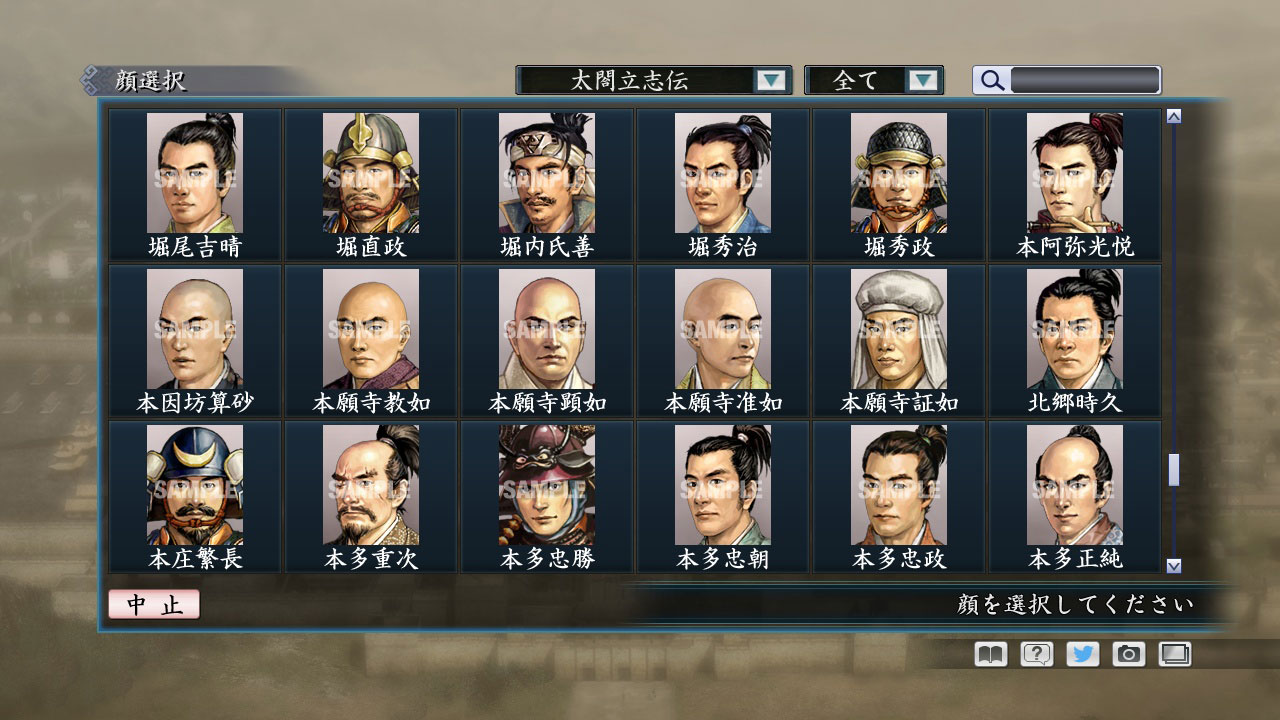Open the game manual book icon
Screen dimensions: 1280x720
click(x=988, y=654)
